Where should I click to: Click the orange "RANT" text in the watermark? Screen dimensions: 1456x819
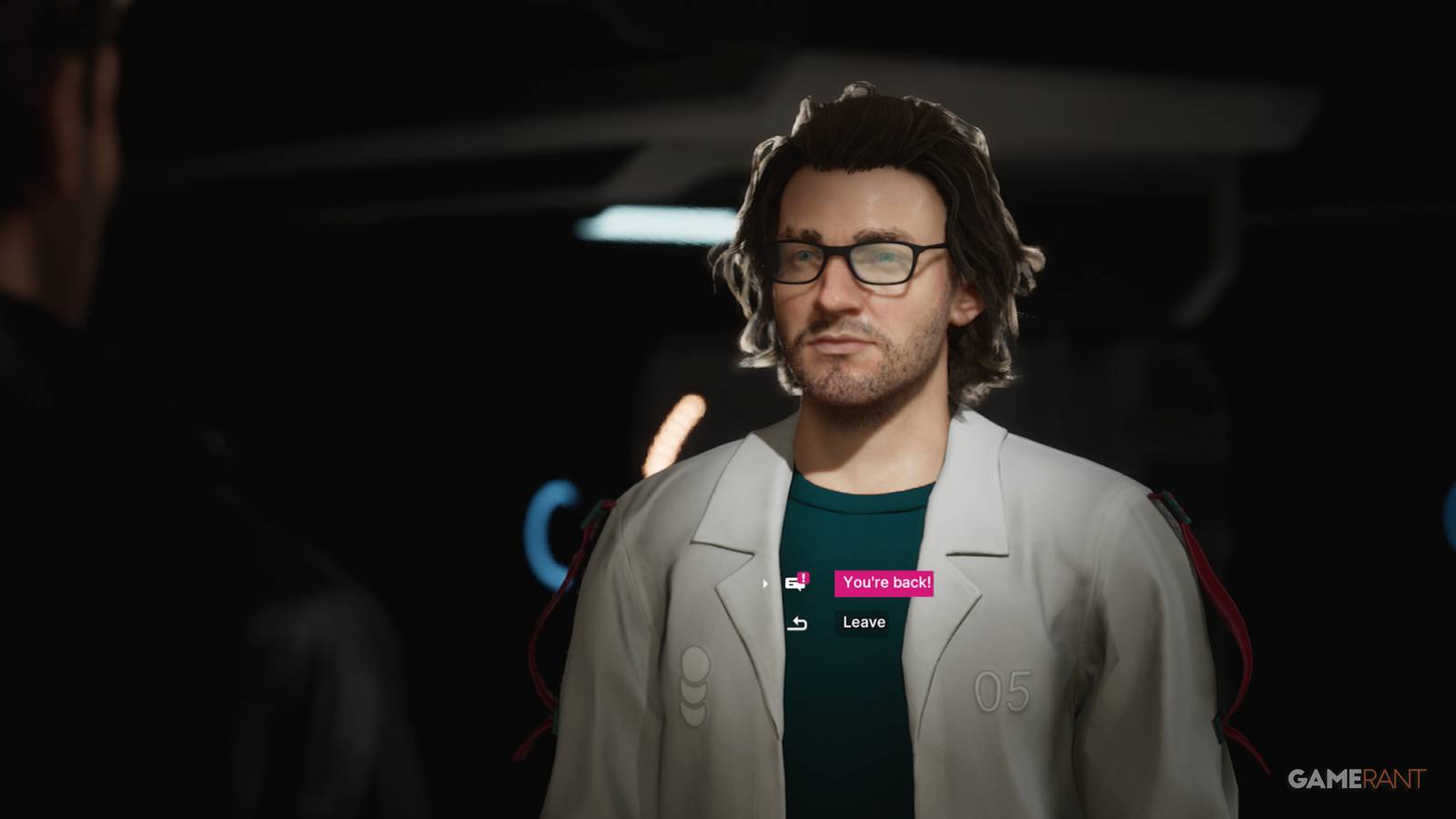1395,779
